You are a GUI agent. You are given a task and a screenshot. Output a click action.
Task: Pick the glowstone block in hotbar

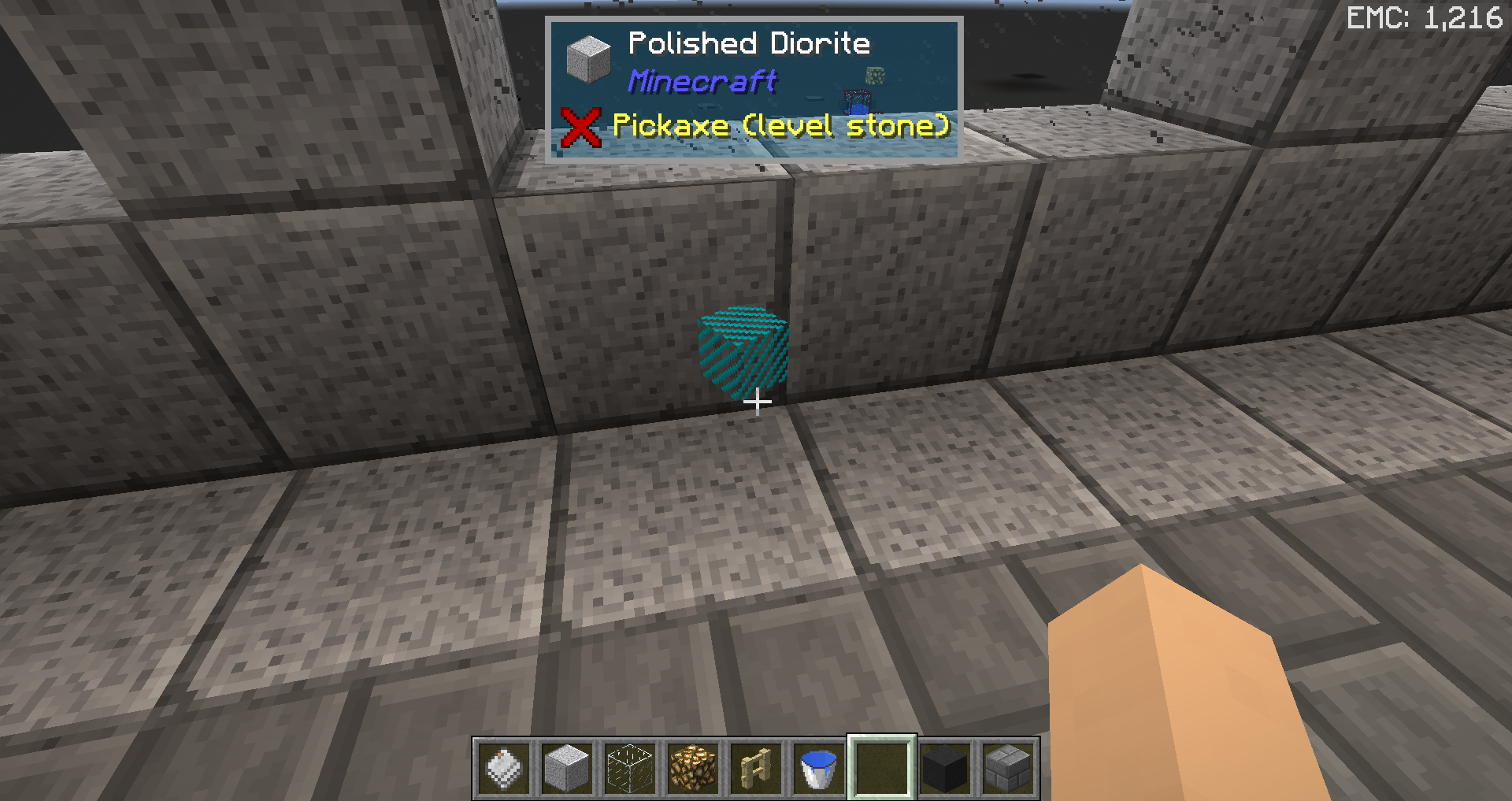pos(693,768)
